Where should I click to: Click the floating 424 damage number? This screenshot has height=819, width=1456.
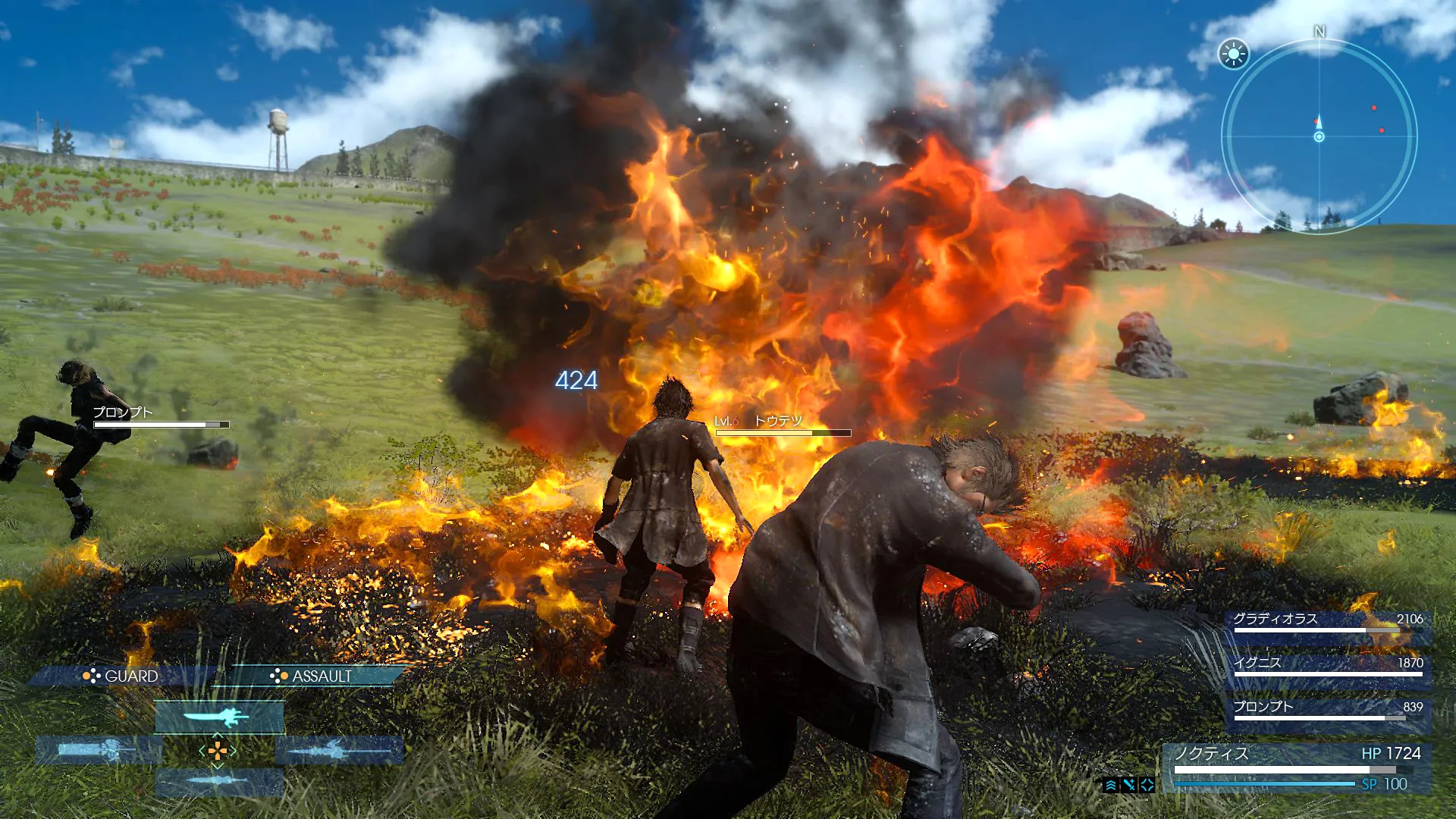578,381
